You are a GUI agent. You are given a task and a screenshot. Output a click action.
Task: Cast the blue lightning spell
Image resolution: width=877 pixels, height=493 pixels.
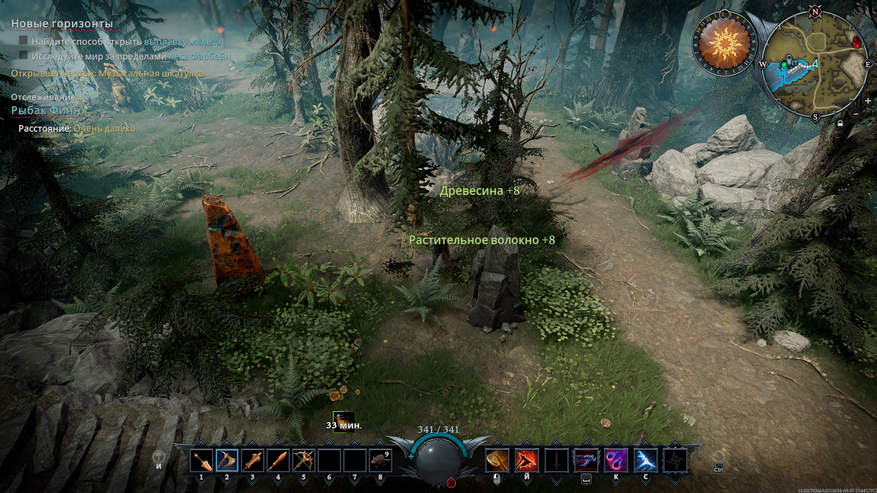pyautogui.click(x=645, y=460)
